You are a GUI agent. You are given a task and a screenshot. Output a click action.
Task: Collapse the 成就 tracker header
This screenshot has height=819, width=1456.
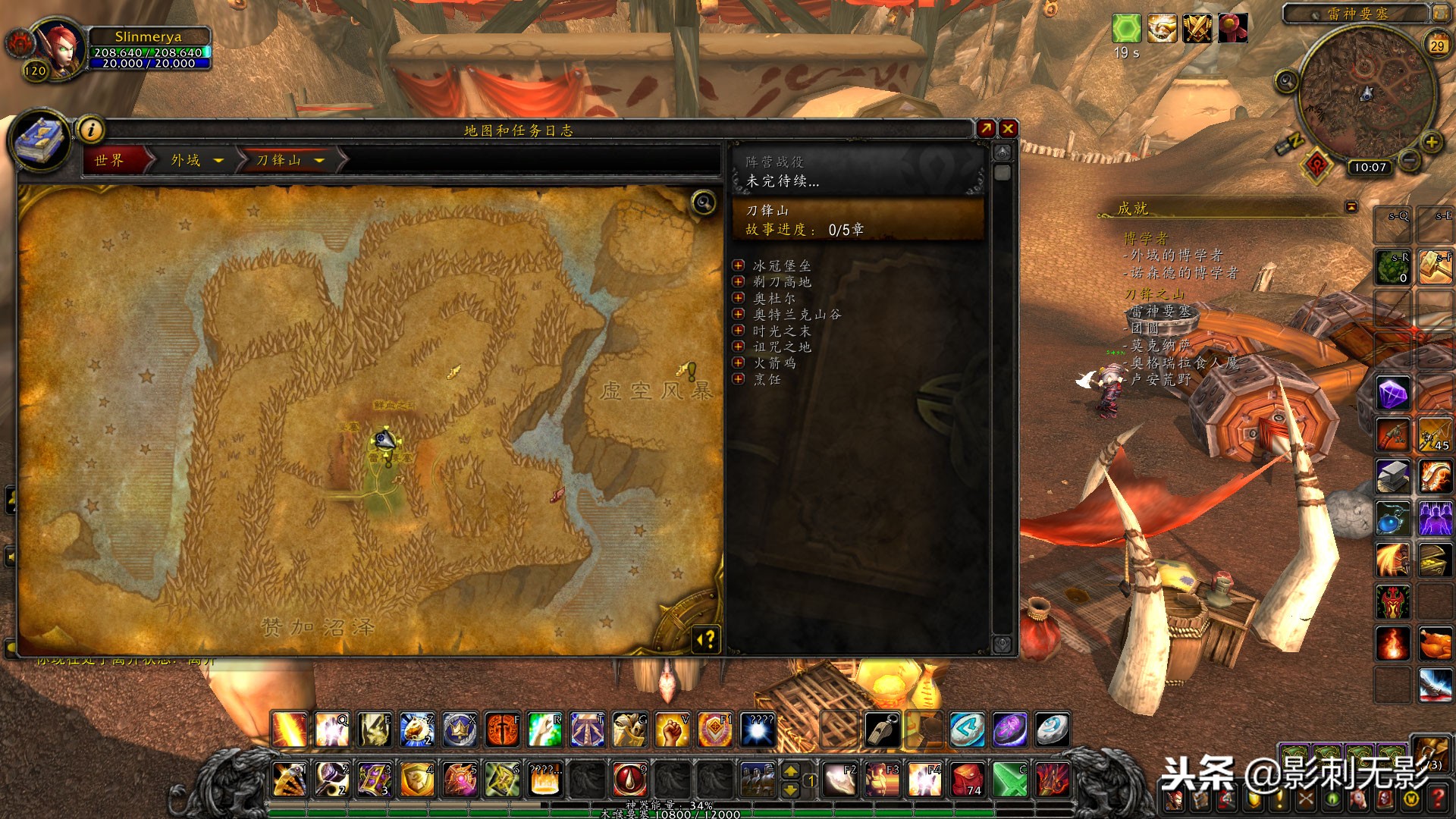(x=1351, y=207)
